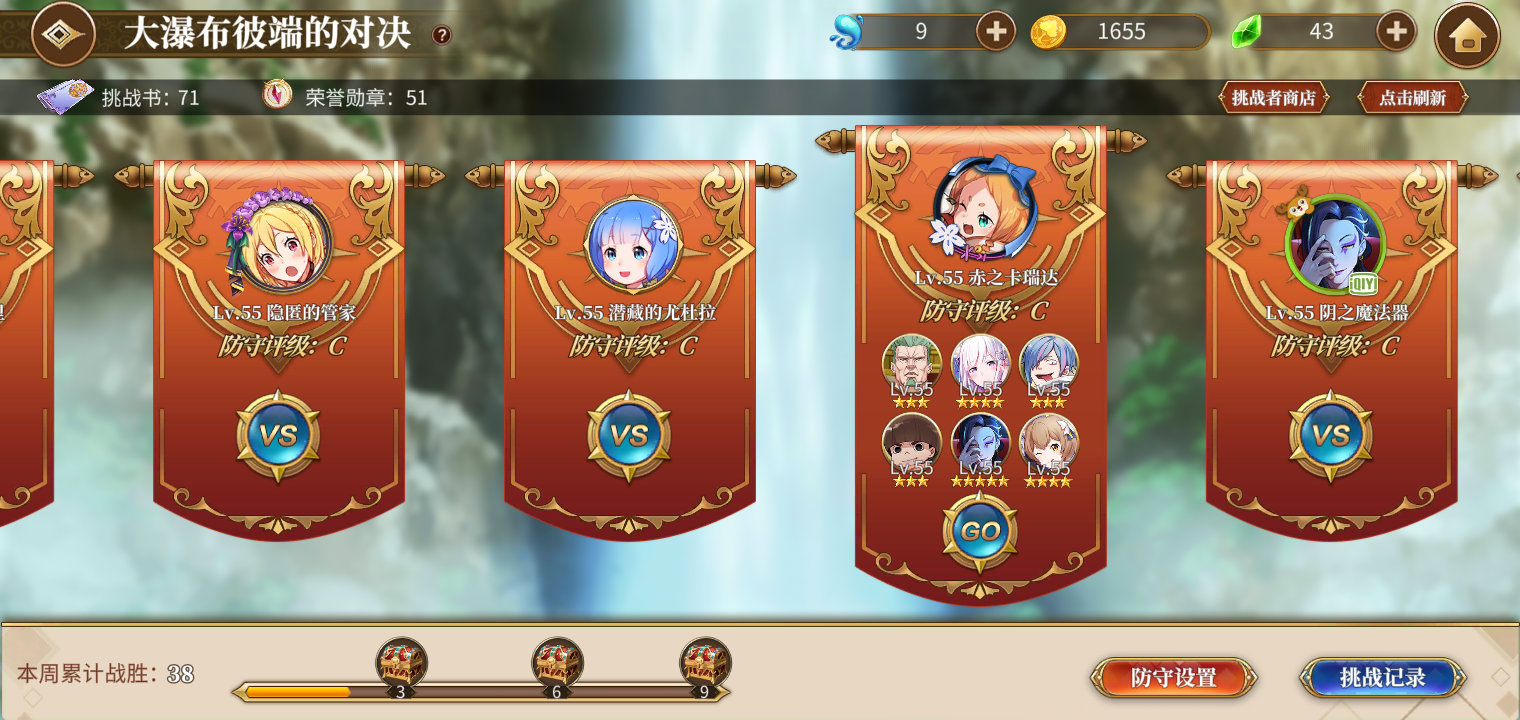Click the plus button next to water droplets
The width and height of the screenshot is (1520, 720).
[x=994, y=31]
